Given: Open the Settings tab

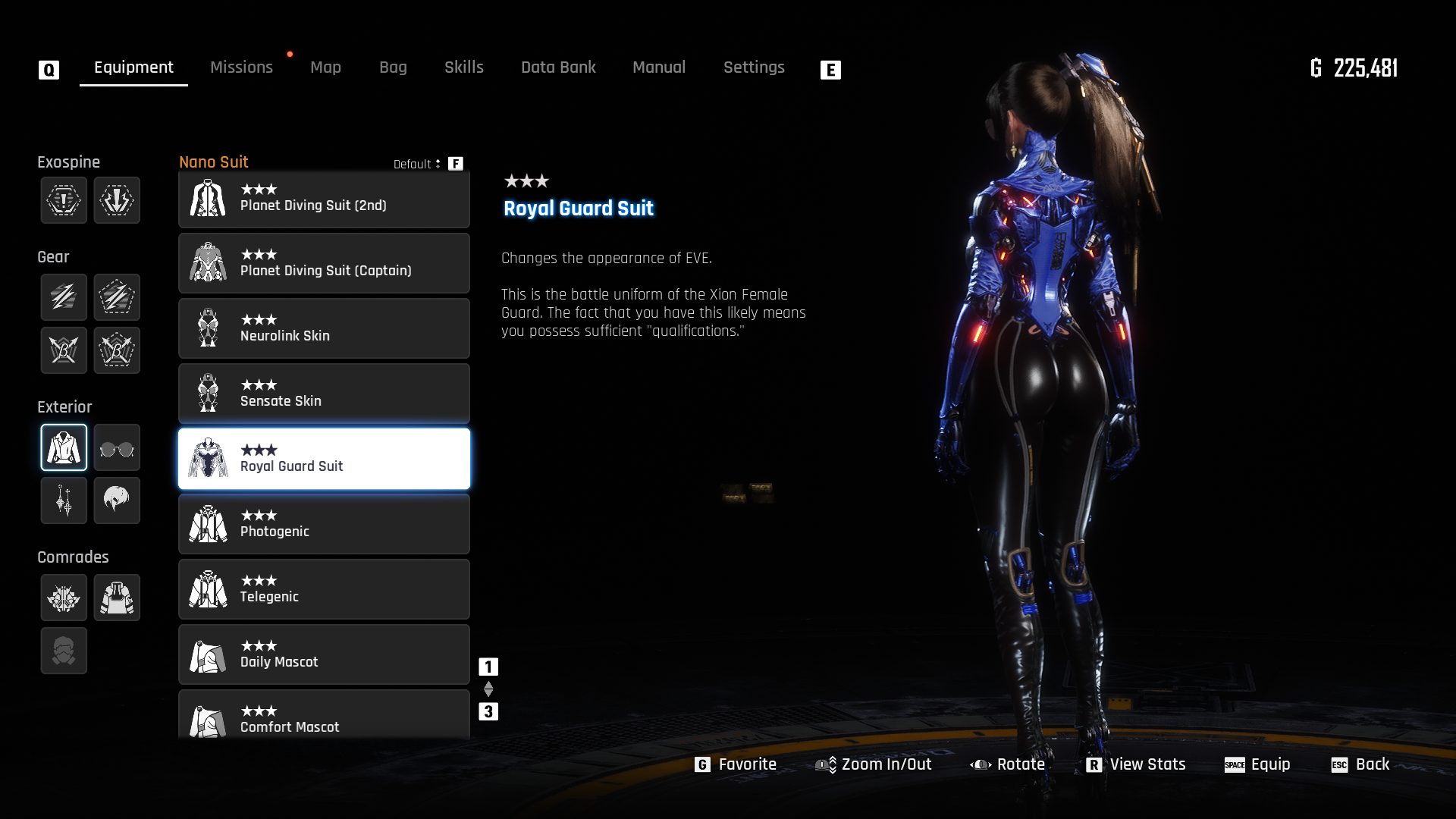Looking at the screenshot, I should (753, 67).
